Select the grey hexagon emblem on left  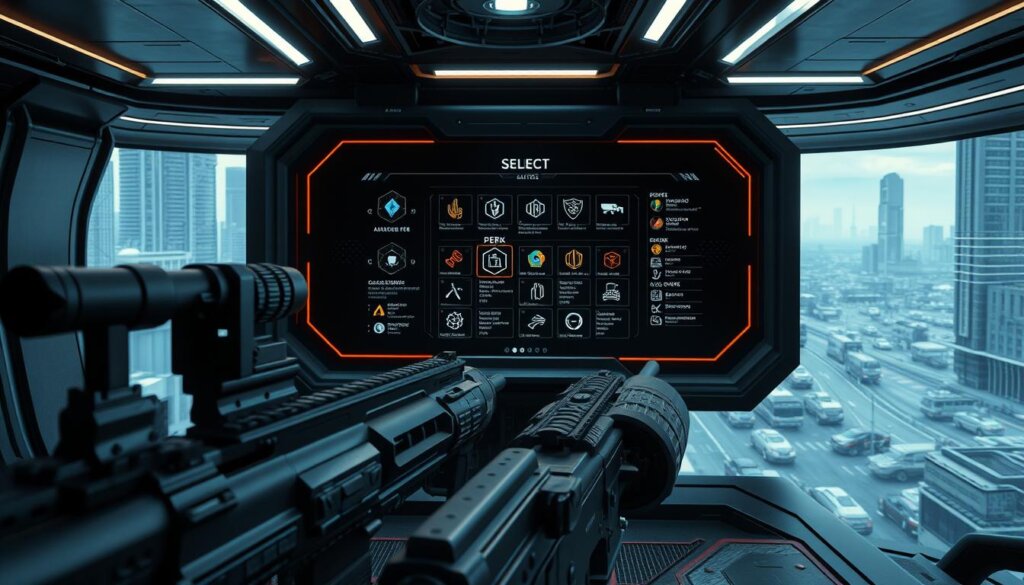pos(391,259)
